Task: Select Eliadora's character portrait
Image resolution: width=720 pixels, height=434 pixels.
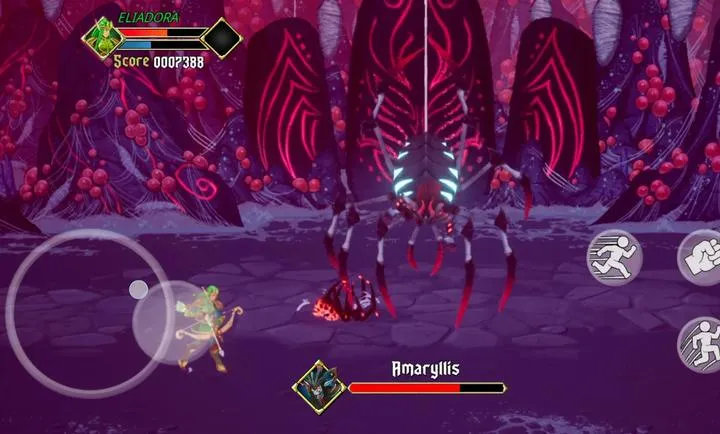Action: (101, 38)
